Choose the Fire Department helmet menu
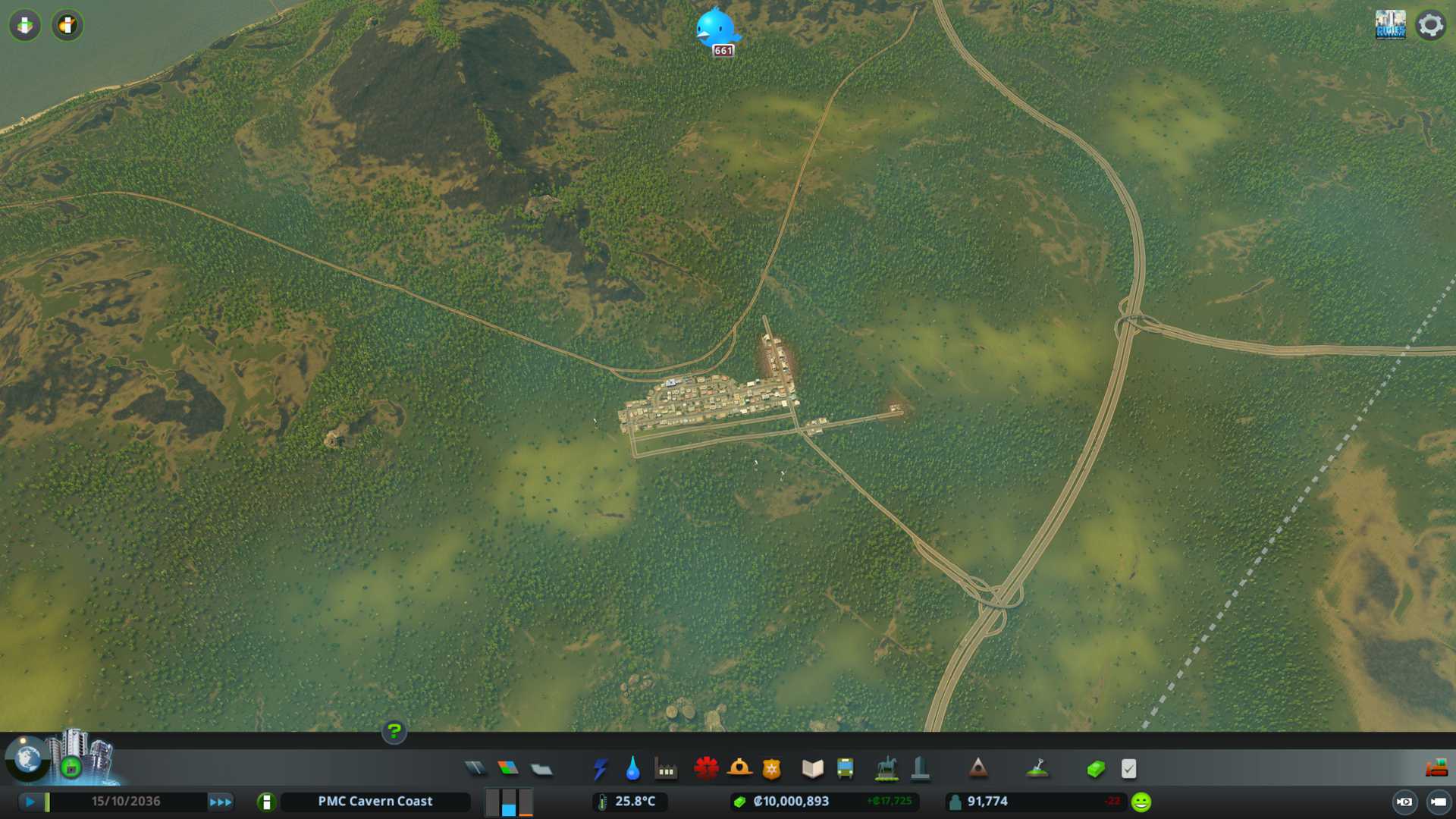 click(x=739, y=769)
